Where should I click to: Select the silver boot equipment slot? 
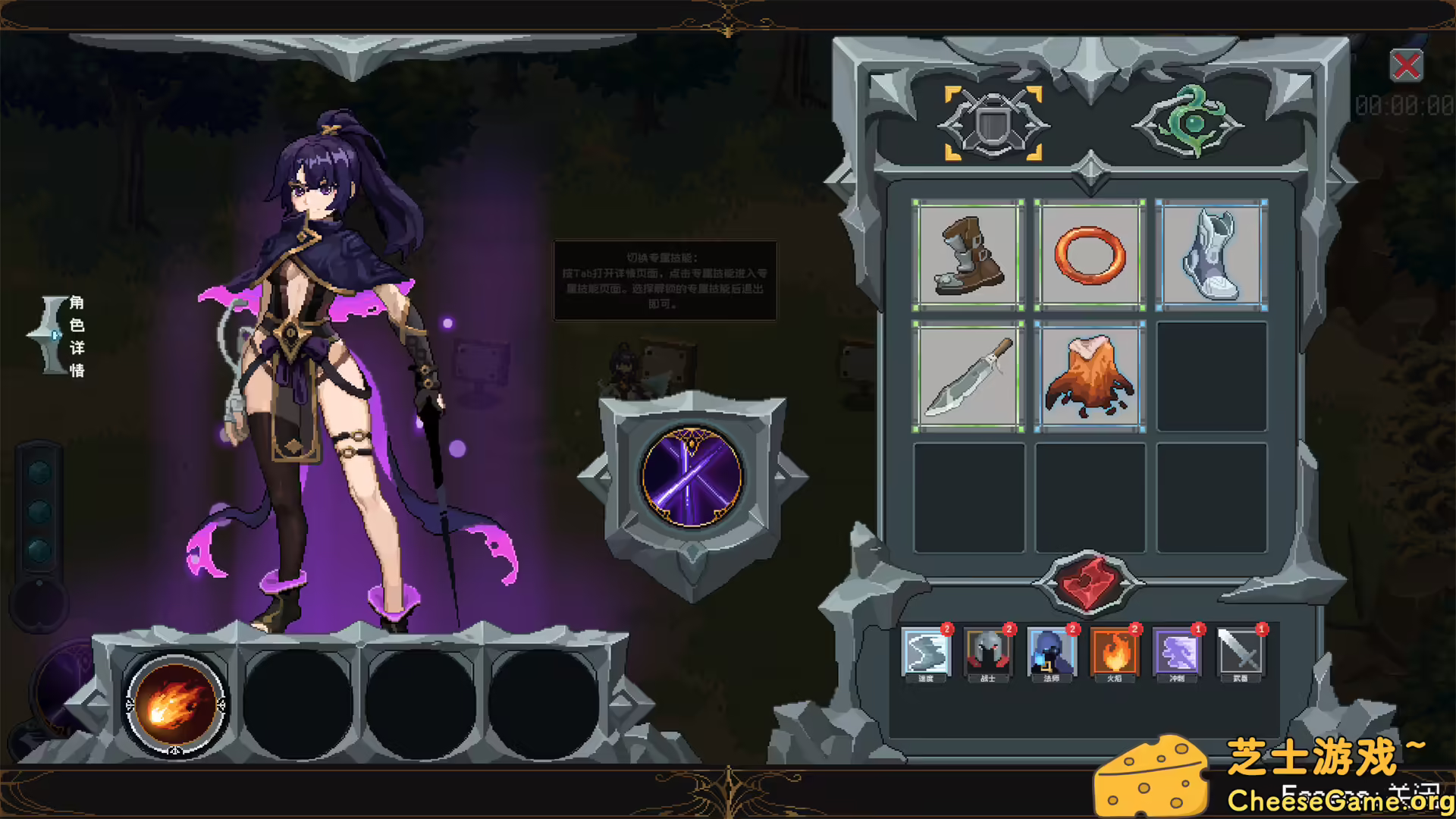point(1210,256)
